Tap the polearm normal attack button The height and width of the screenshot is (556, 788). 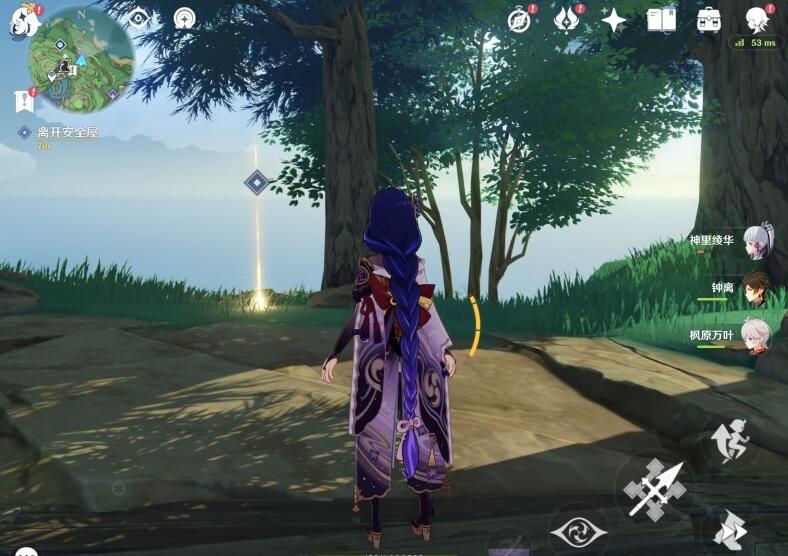656,488
